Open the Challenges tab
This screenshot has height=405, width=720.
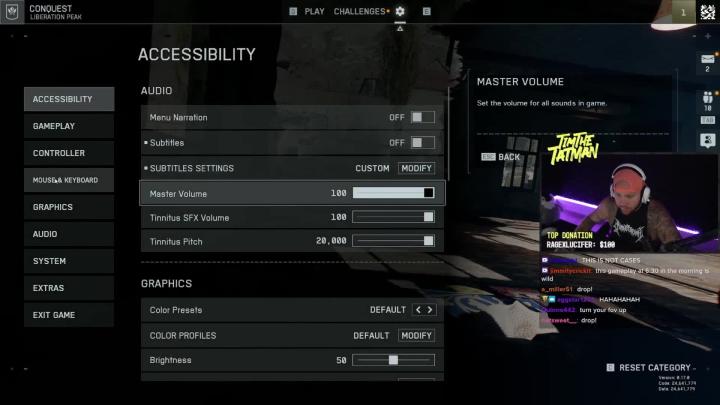click(x=359, y=12)
